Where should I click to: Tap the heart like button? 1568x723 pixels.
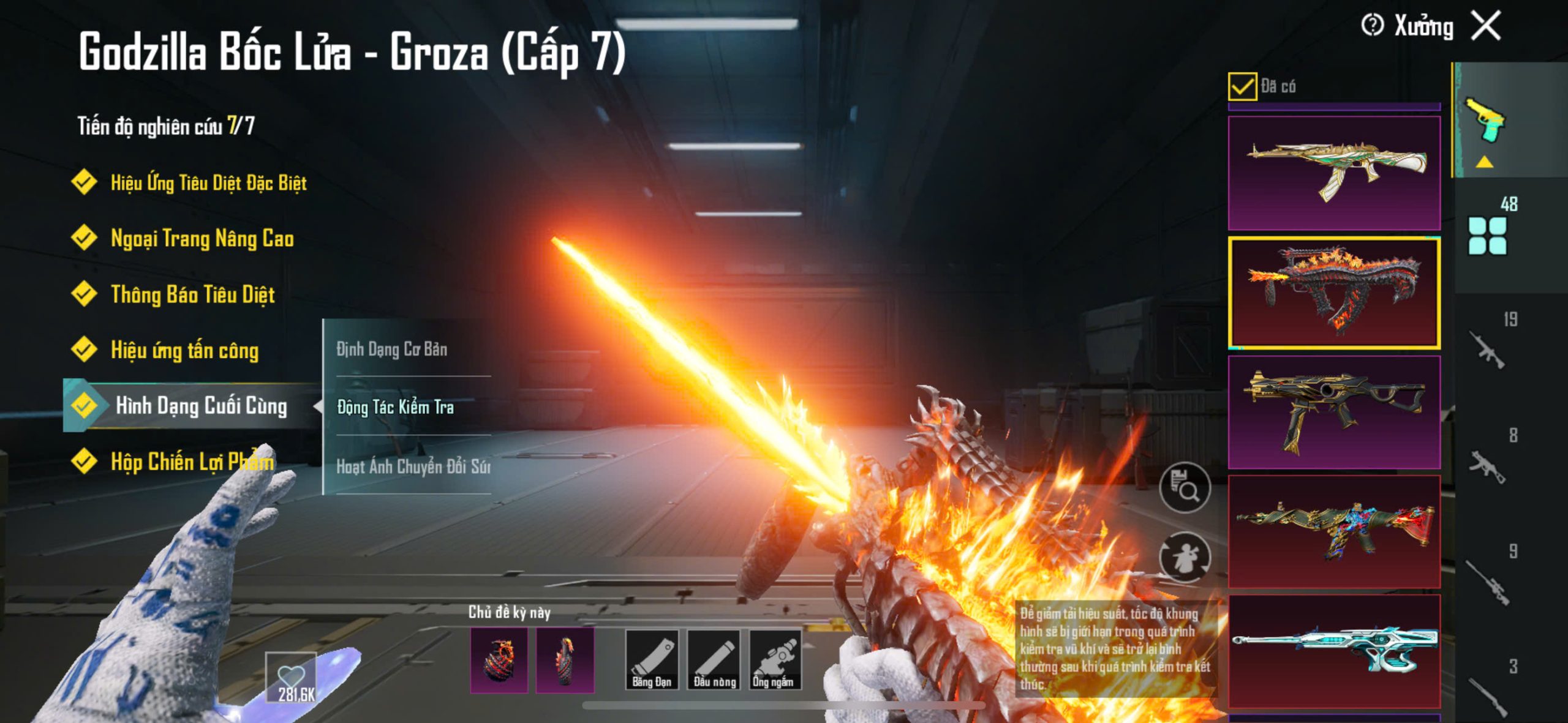coord(291,676)
